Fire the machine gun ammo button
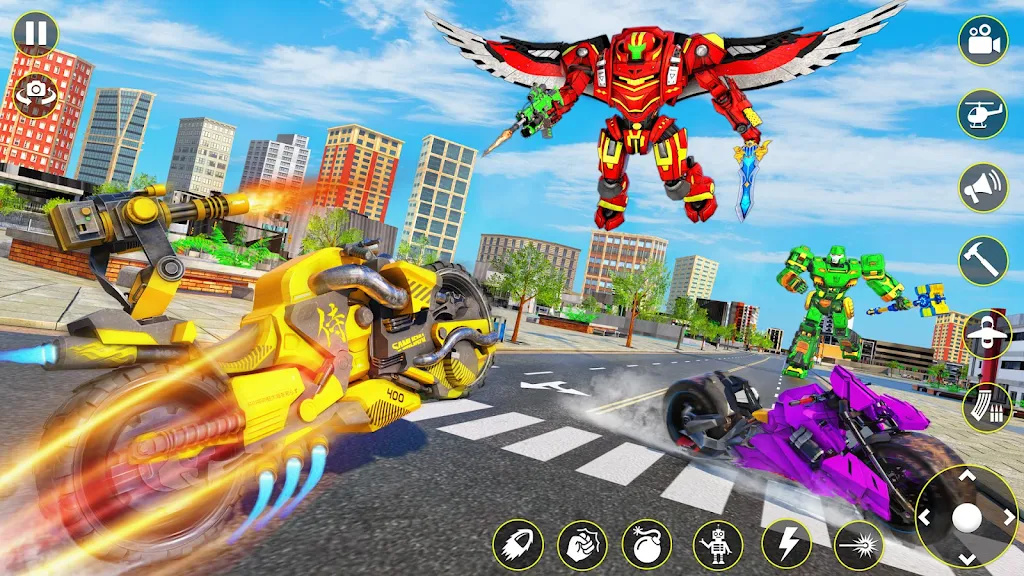This screenshot has width=1024, height=576. [987, 407]
